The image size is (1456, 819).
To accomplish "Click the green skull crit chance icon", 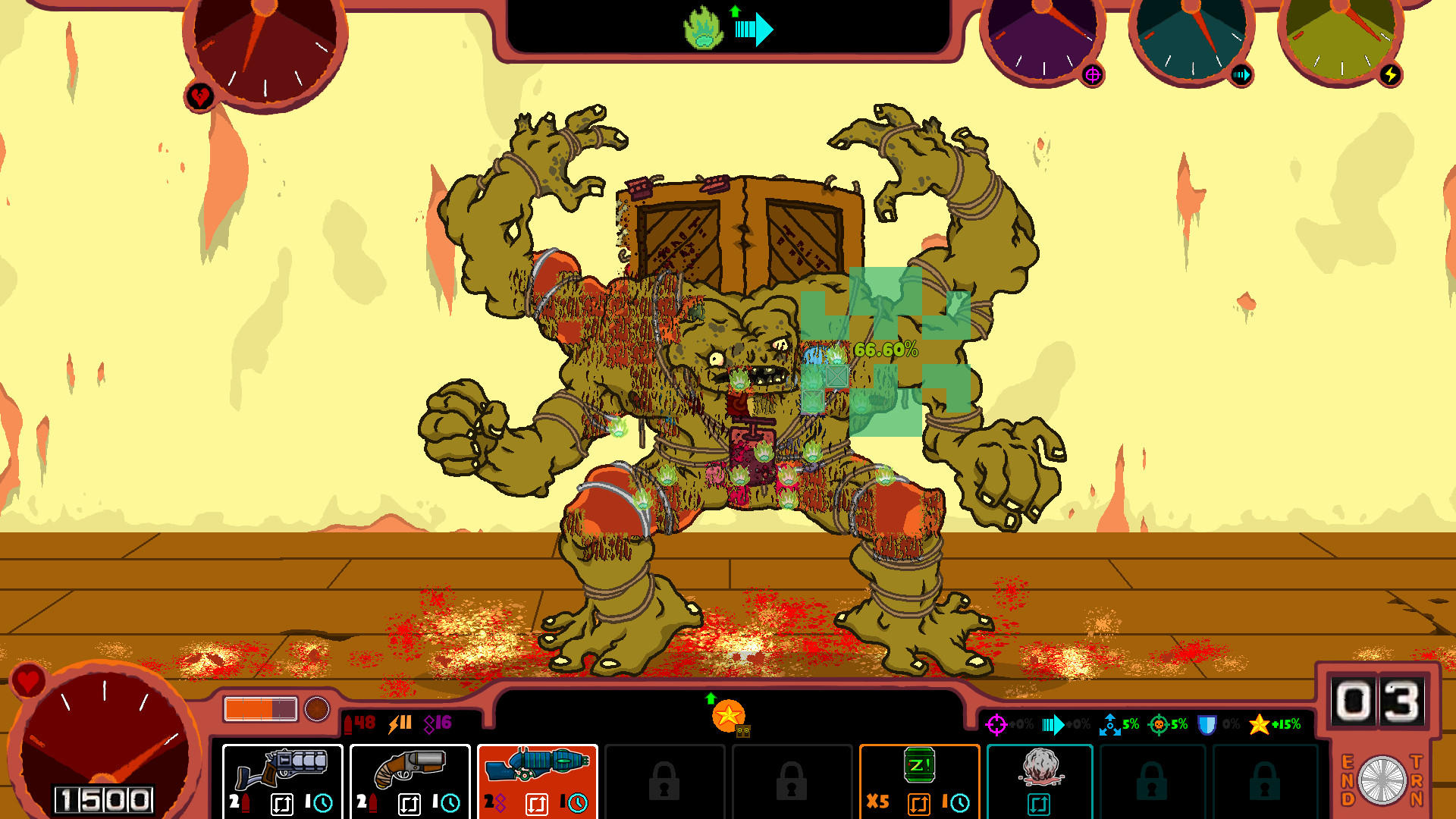I will click(1158, 724).
